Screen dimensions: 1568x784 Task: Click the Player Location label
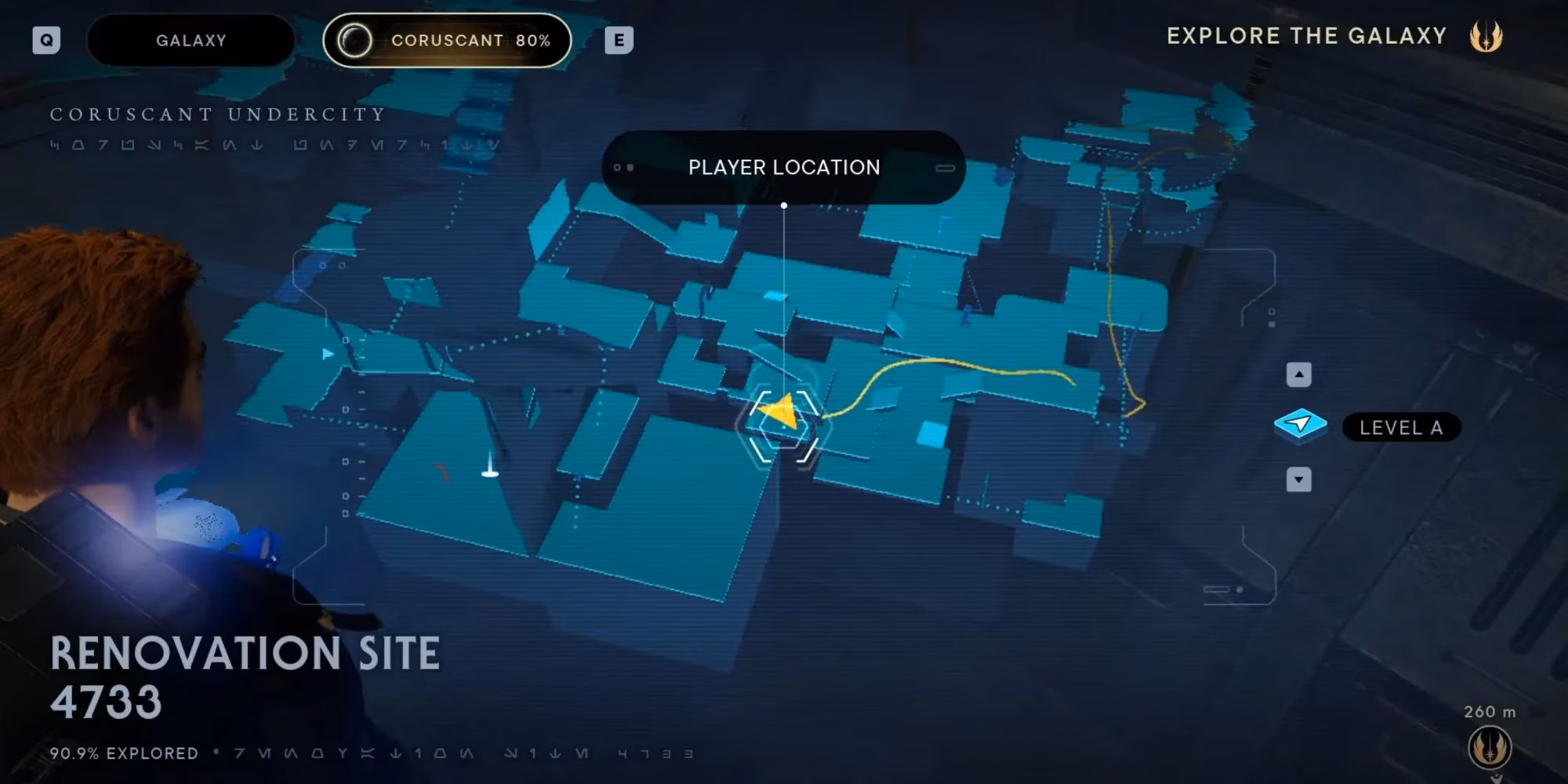pyautogui.click(x=783, y=167)
